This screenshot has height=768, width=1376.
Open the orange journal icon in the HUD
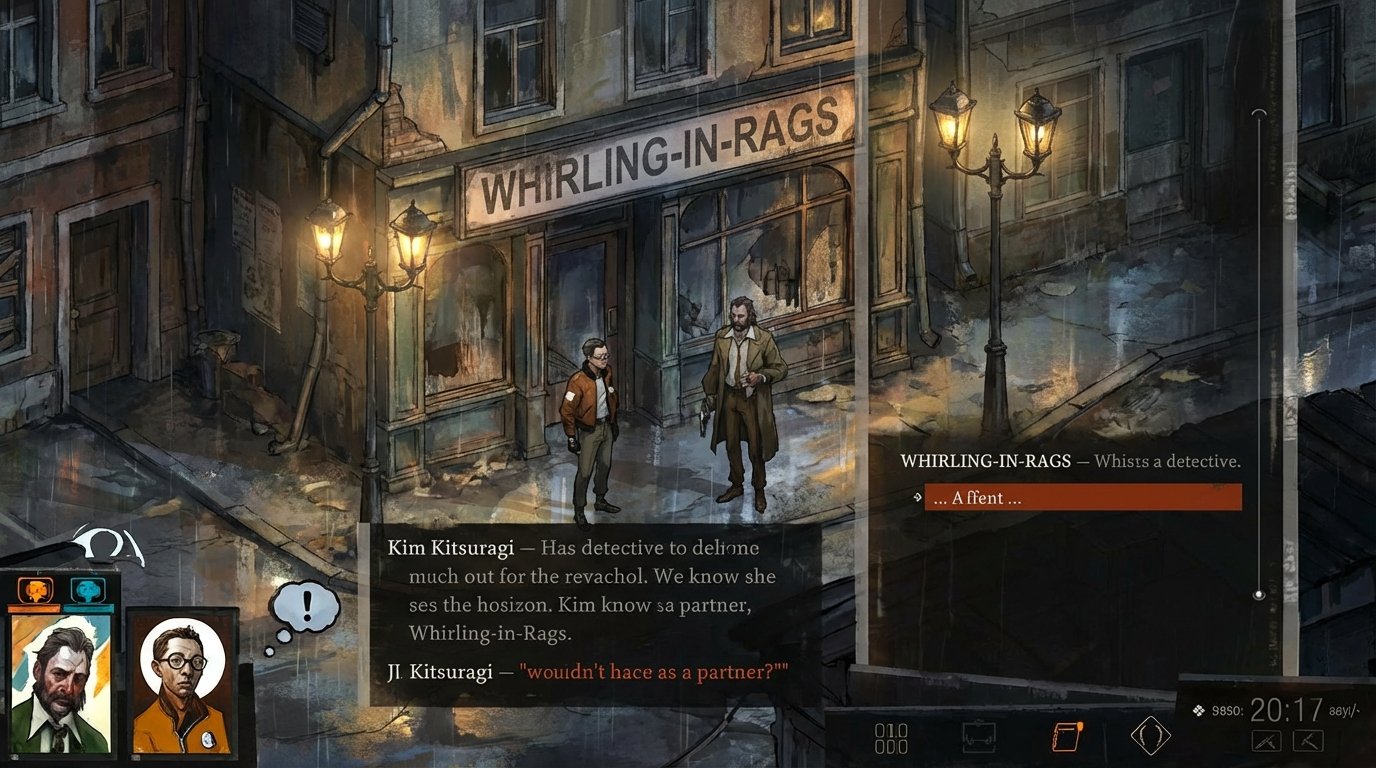[1066, 735]
